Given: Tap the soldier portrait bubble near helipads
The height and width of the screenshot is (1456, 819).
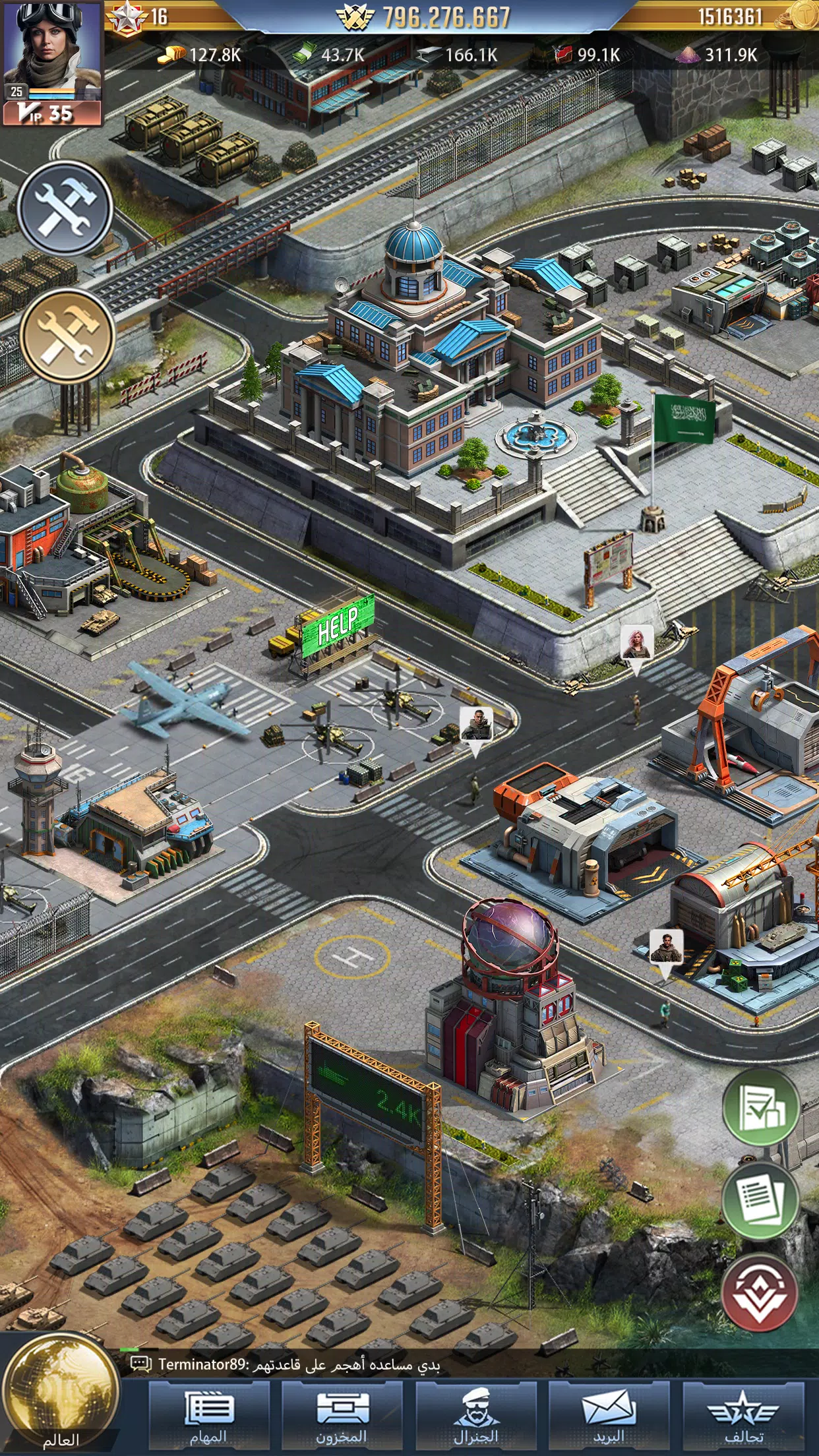Looking at the screenshot, I should pos(476,725).
